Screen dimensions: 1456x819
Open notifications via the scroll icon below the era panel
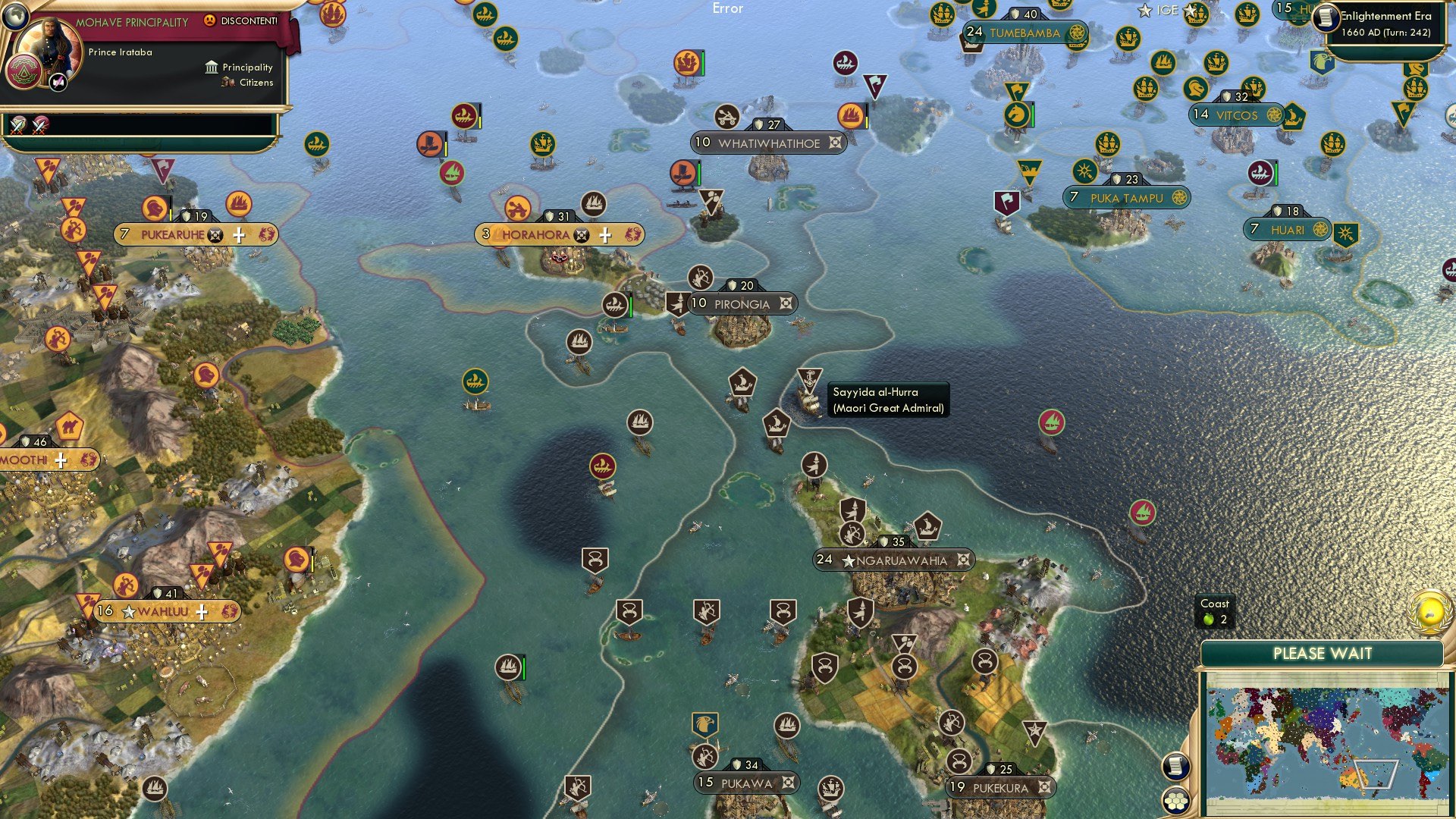coord(1178,766)
